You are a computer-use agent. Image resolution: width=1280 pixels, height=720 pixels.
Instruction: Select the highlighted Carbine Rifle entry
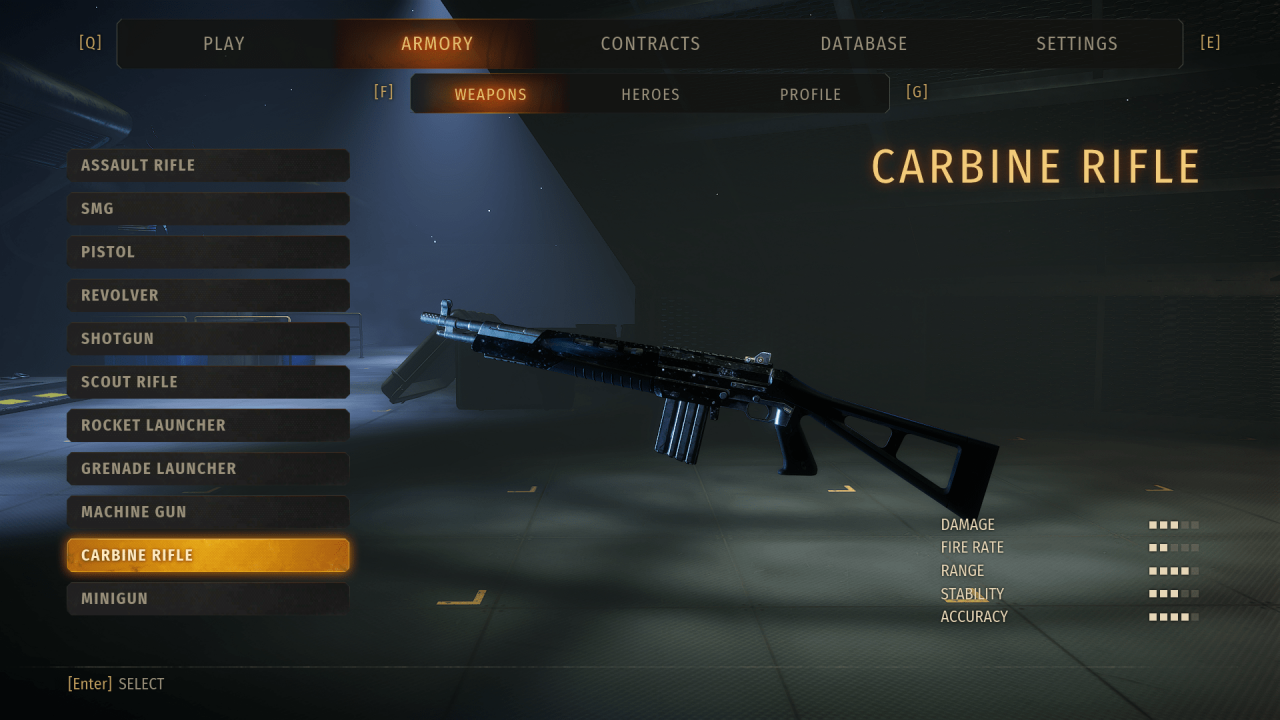[x=208, y=555]
